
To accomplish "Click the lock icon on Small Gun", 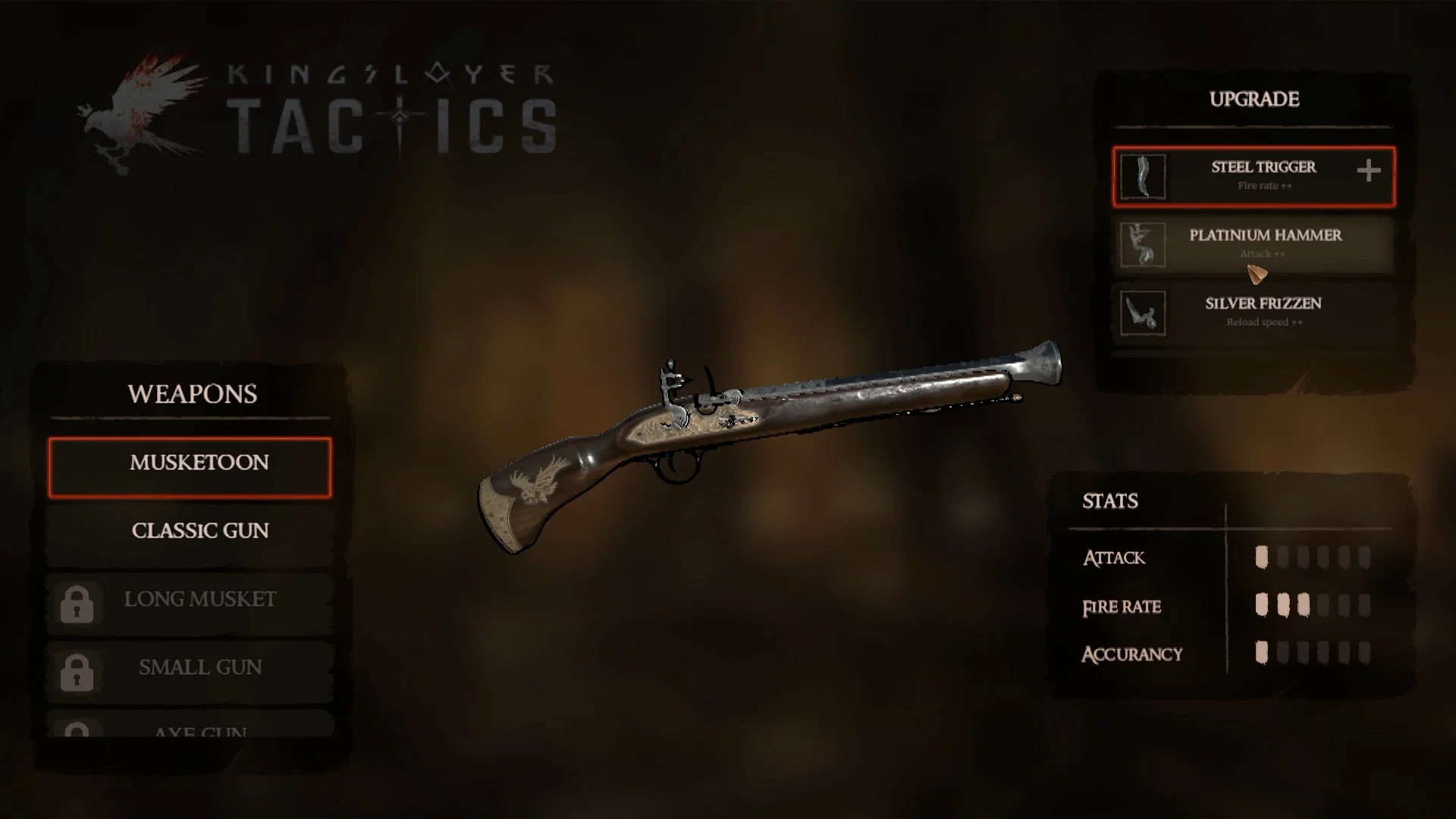I will click(x=77, y=669).
